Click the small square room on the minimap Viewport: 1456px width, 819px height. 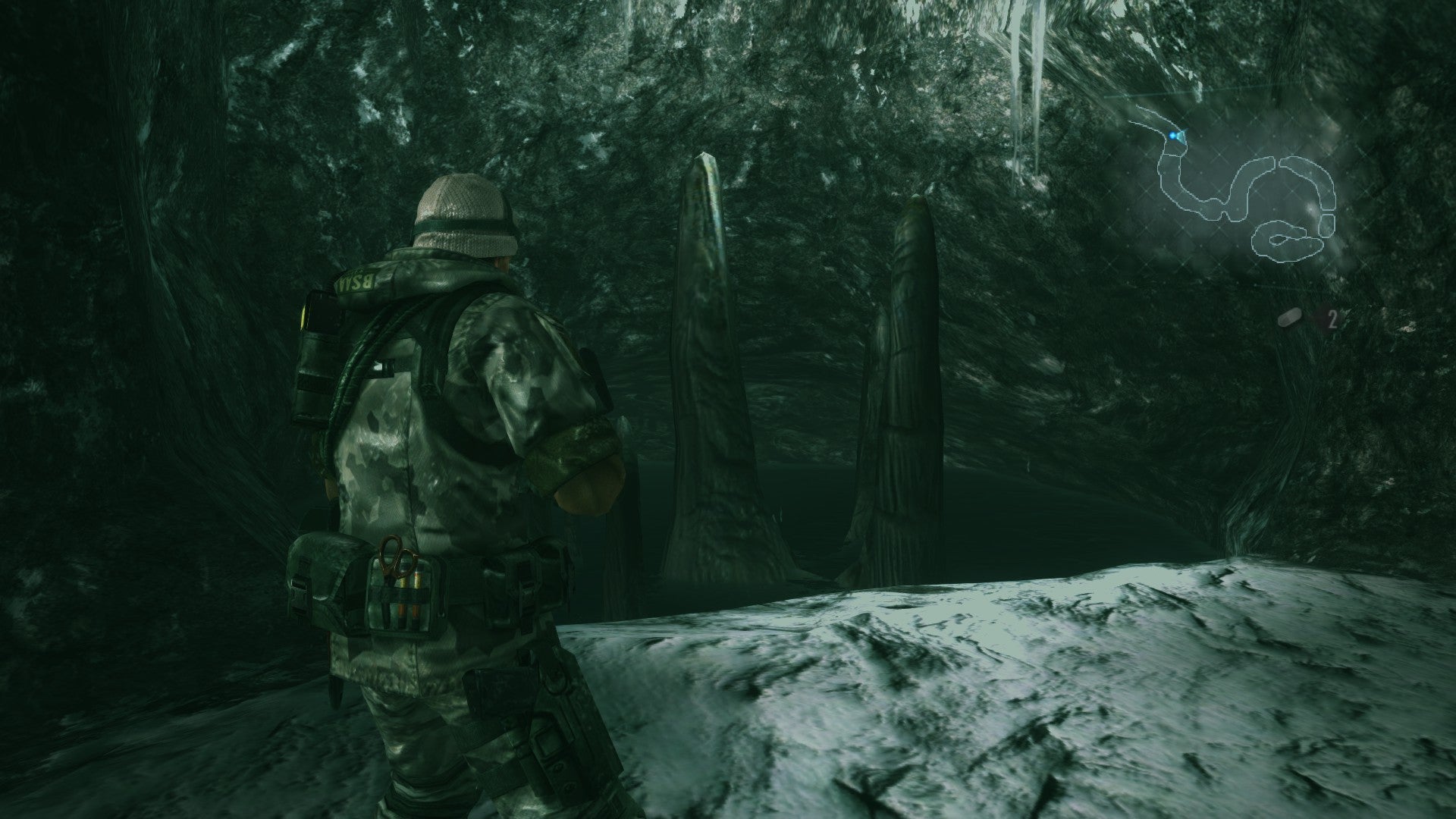tap(1327, 224)
